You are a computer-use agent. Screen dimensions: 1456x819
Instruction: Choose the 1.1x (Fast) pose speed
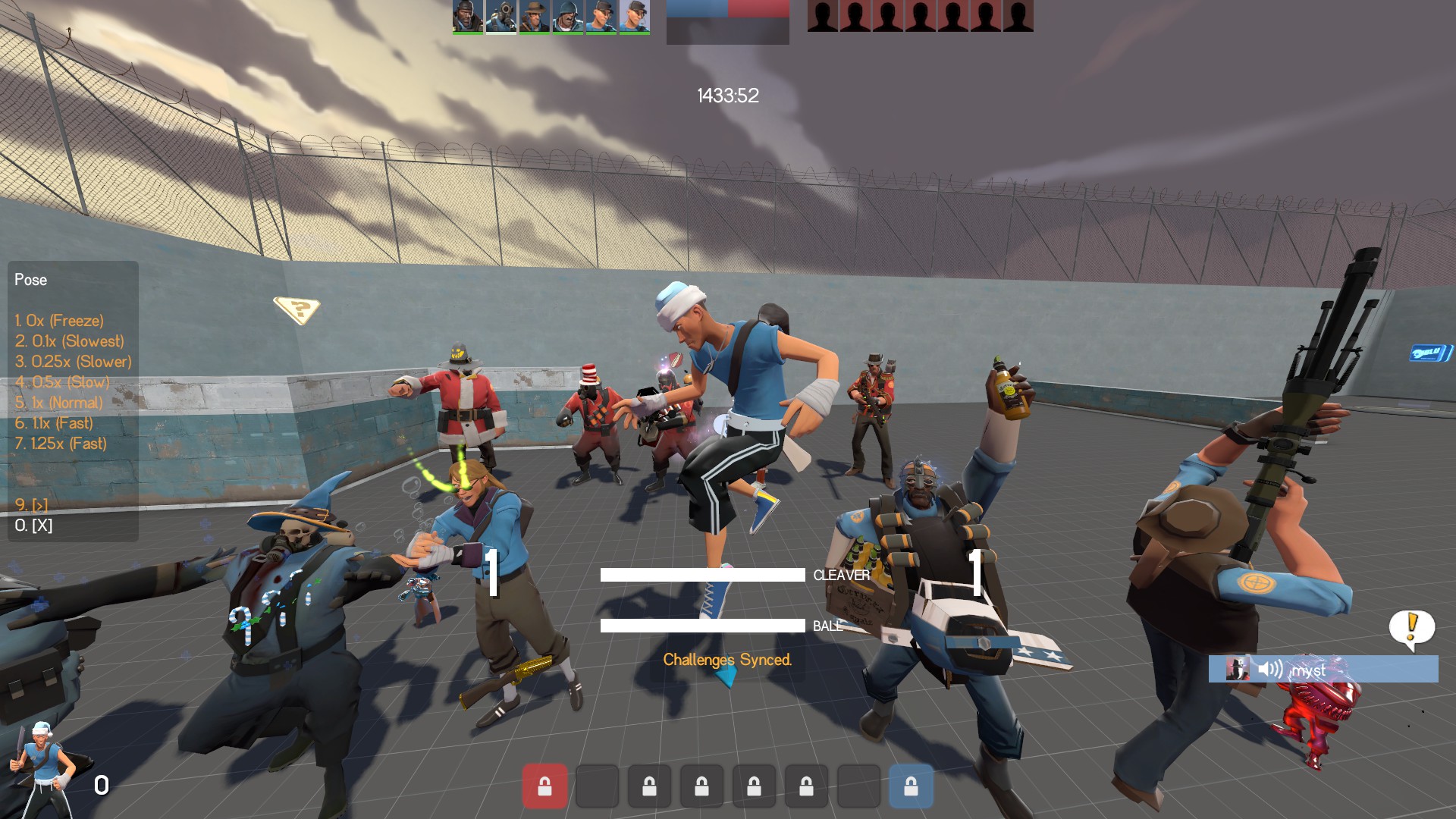point(54,423)
